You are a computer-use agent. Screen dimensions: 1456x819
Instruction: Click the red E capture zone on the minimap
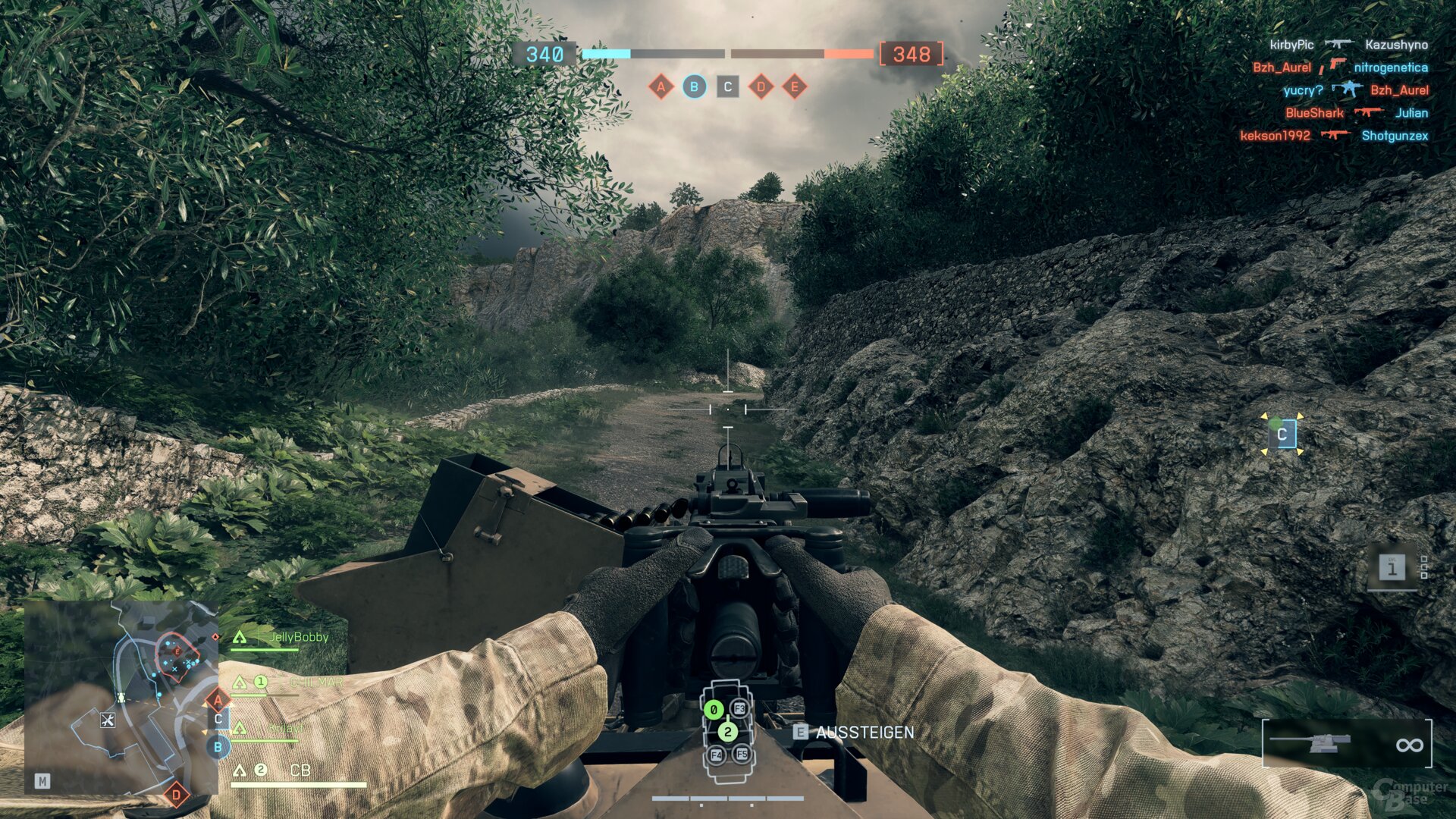pos(177,652)
